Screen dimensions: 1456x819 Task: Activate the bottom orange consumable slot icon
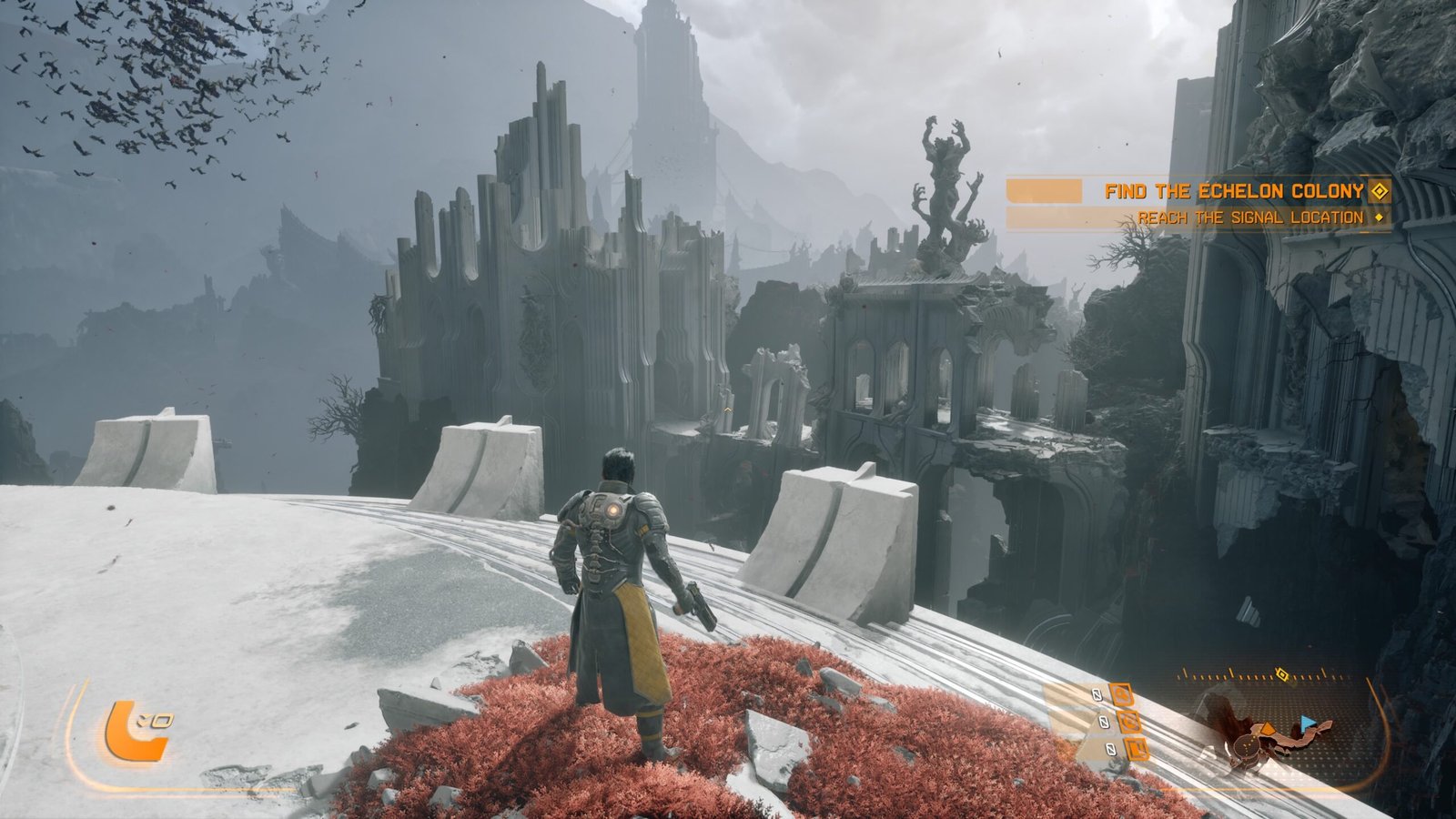[1135, 750]
